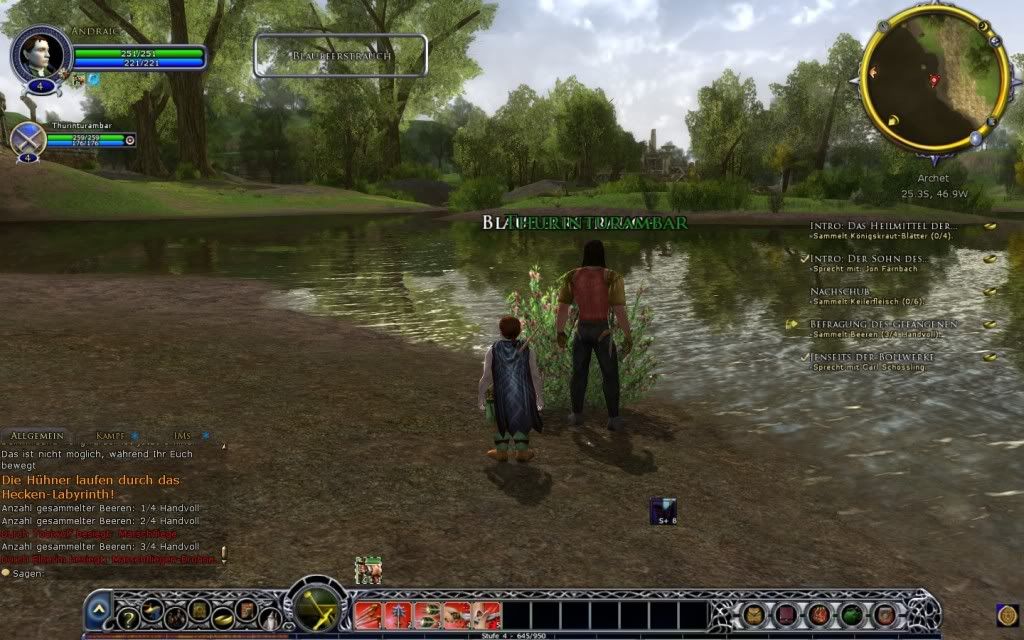
Task: Select the Intro: Der Sohn des quest entry
Action: [868, 259]
